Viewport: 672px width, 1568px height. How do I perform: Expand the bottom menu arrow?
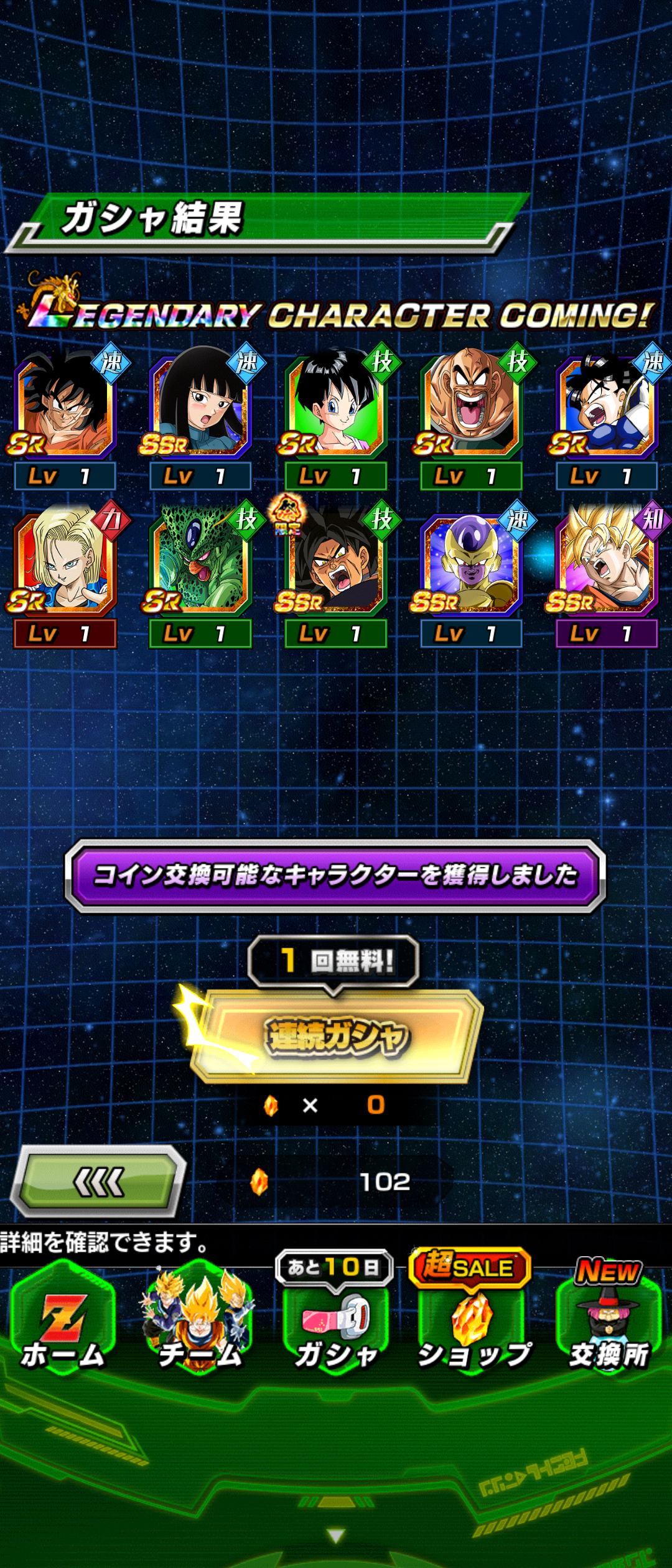336,1536
